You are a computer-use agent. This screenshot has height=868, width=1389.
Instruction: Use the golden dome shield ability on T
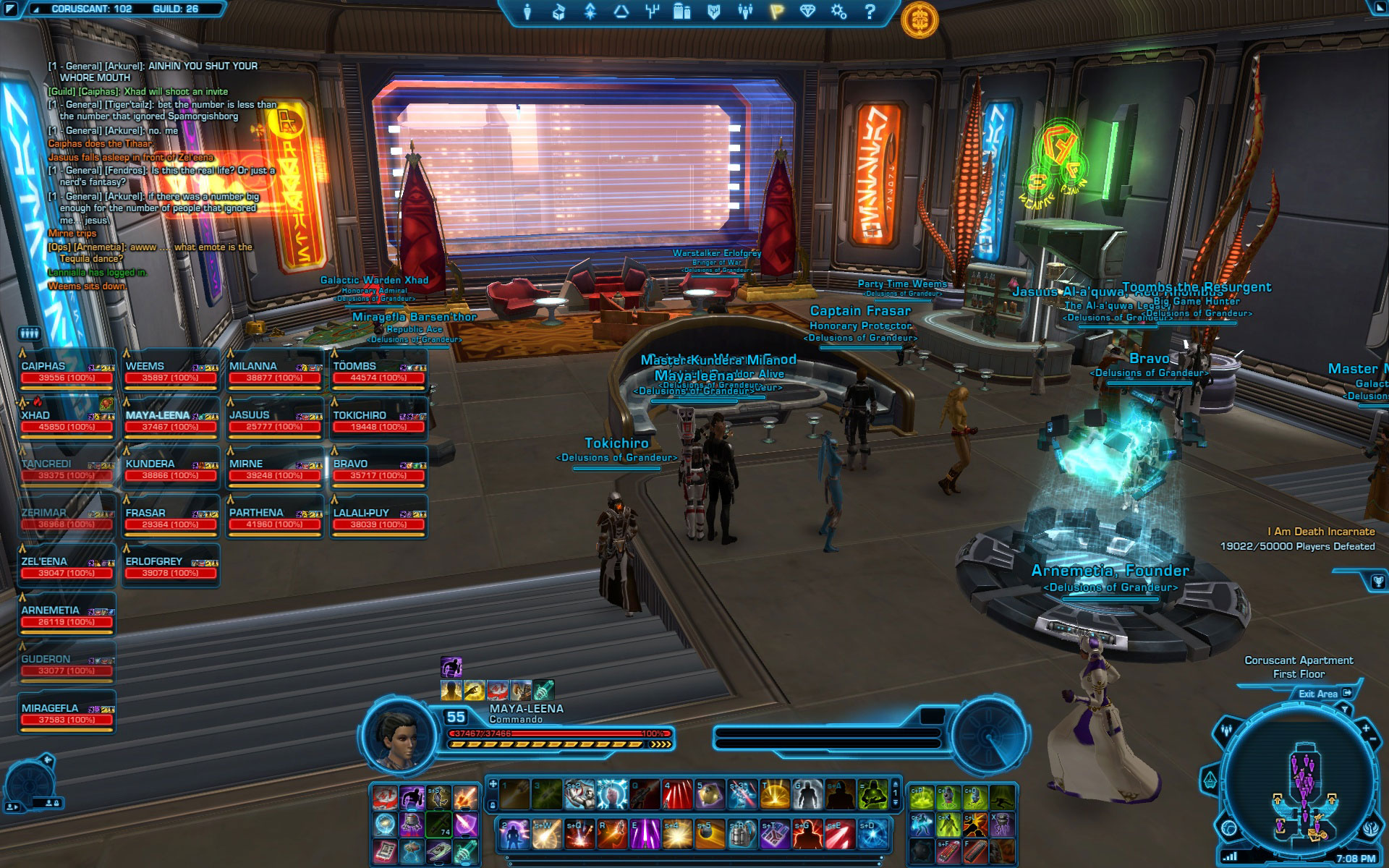click(774, 795)
